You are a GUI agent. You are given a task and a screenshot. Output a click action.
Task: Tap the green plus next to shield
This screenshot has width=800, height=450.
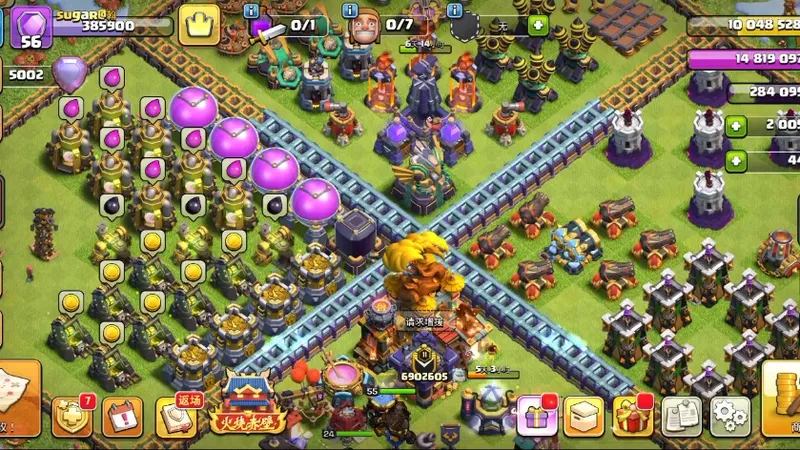pyautogui.click(x=538, y=25)
